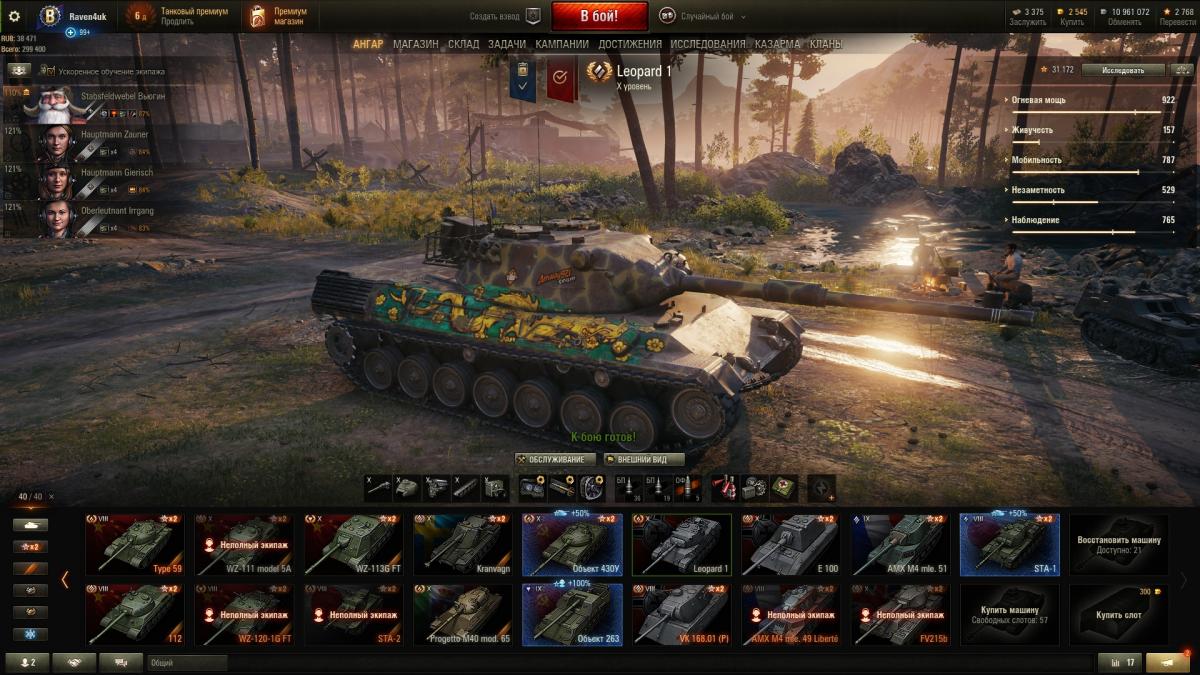The height and width of the screenshot is (675, 1200).
Task: Go to the ЗАДАЧИ tab
Action: (x=508, y=44)
